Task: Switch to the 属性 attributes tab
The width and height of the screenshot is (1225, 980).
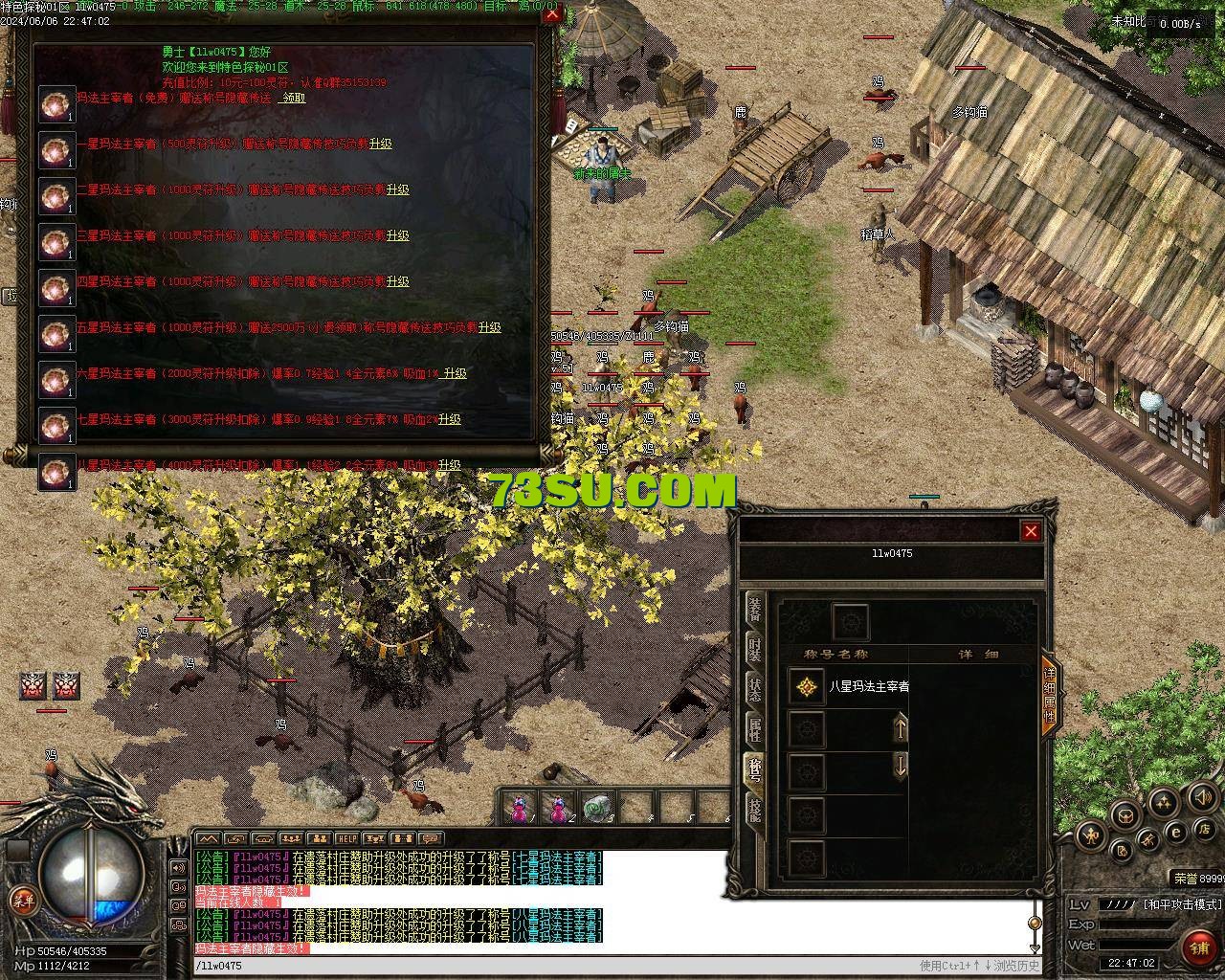Action: pos(755,729)
